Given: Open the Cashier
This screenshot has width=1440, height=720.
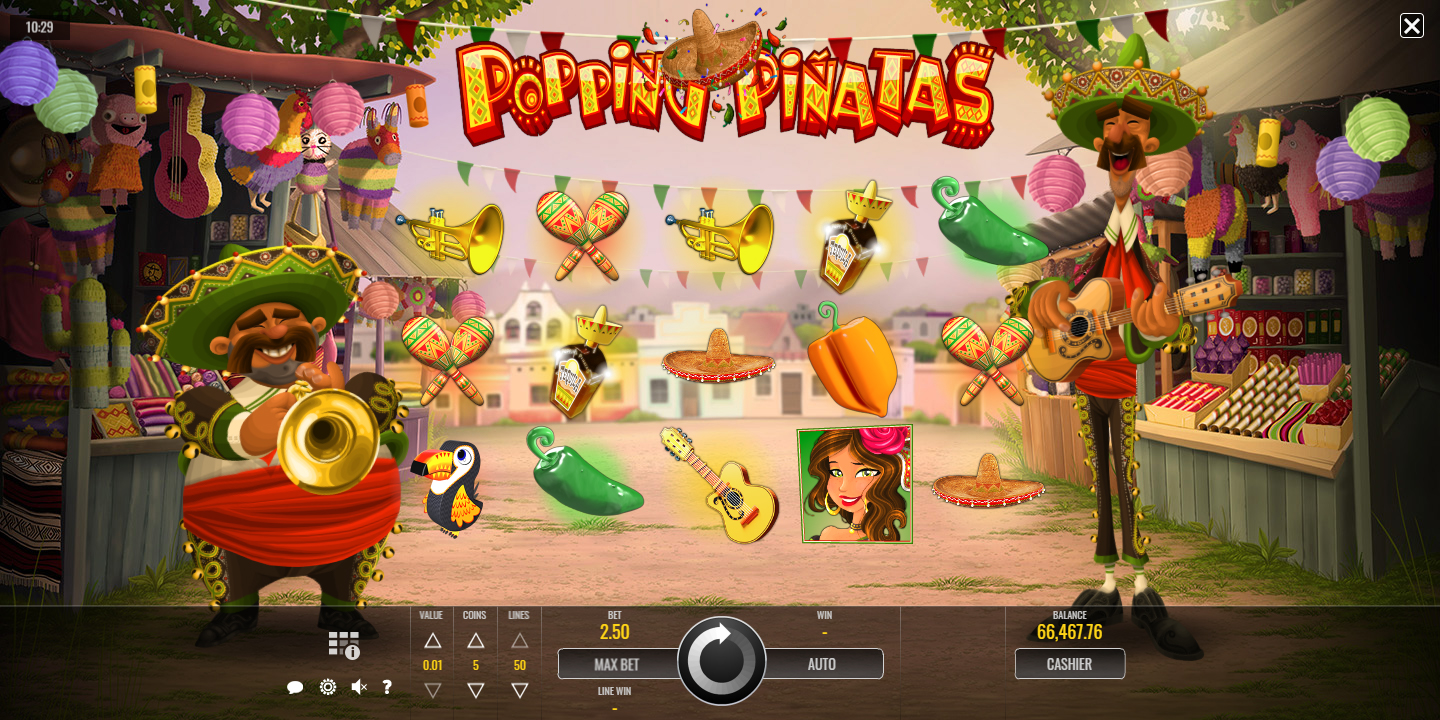Looking at the screenshot, I should click(1069, 664).
